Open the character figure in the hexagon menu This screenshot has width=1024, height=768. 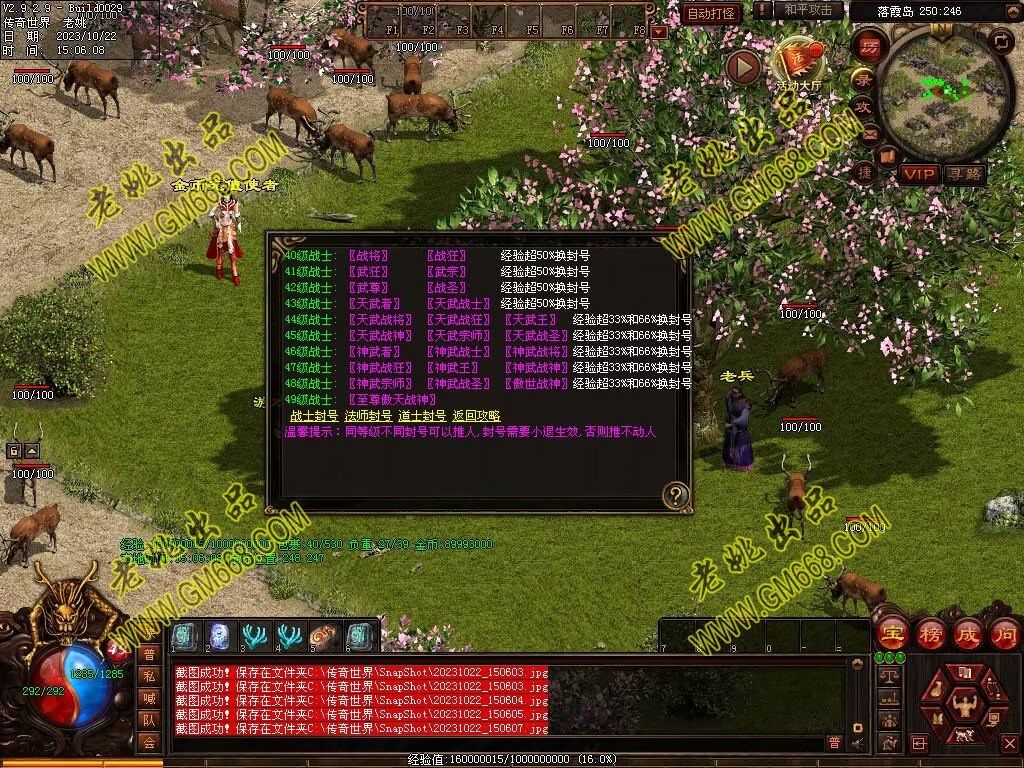tap(964, 702)
